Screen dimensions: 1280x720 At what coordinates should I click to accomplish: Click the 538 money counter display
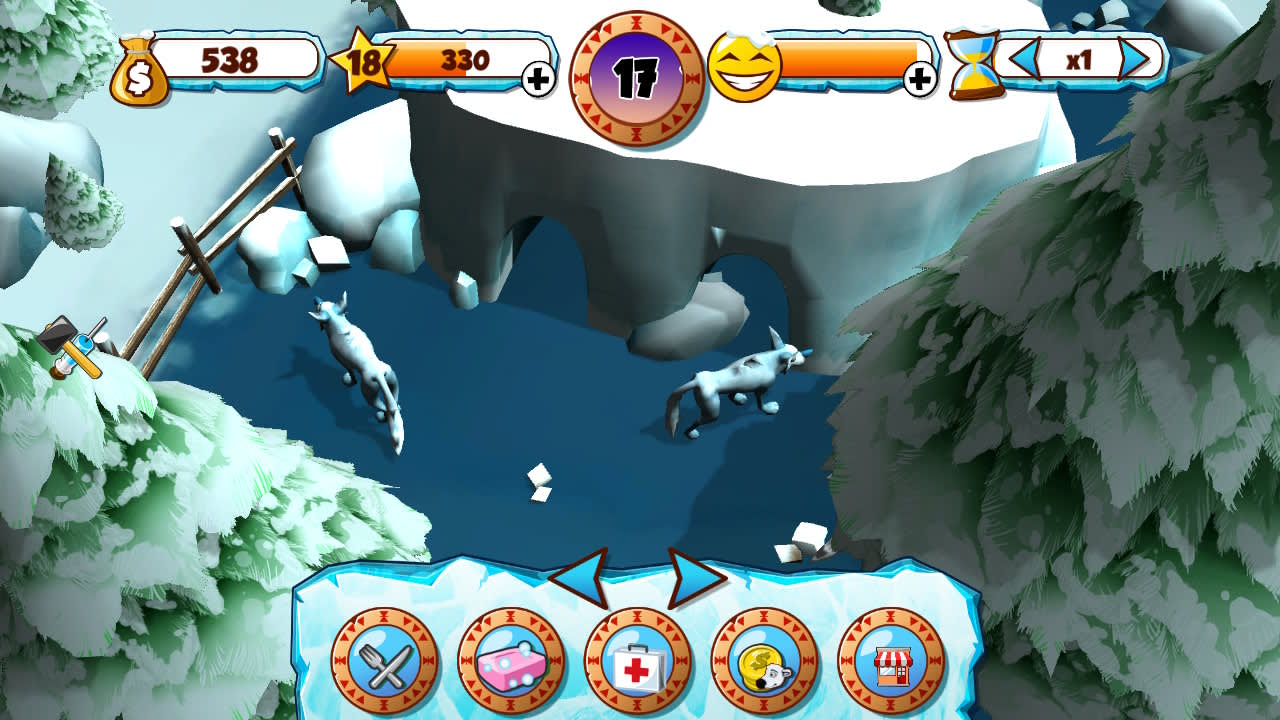coord(230,62)
